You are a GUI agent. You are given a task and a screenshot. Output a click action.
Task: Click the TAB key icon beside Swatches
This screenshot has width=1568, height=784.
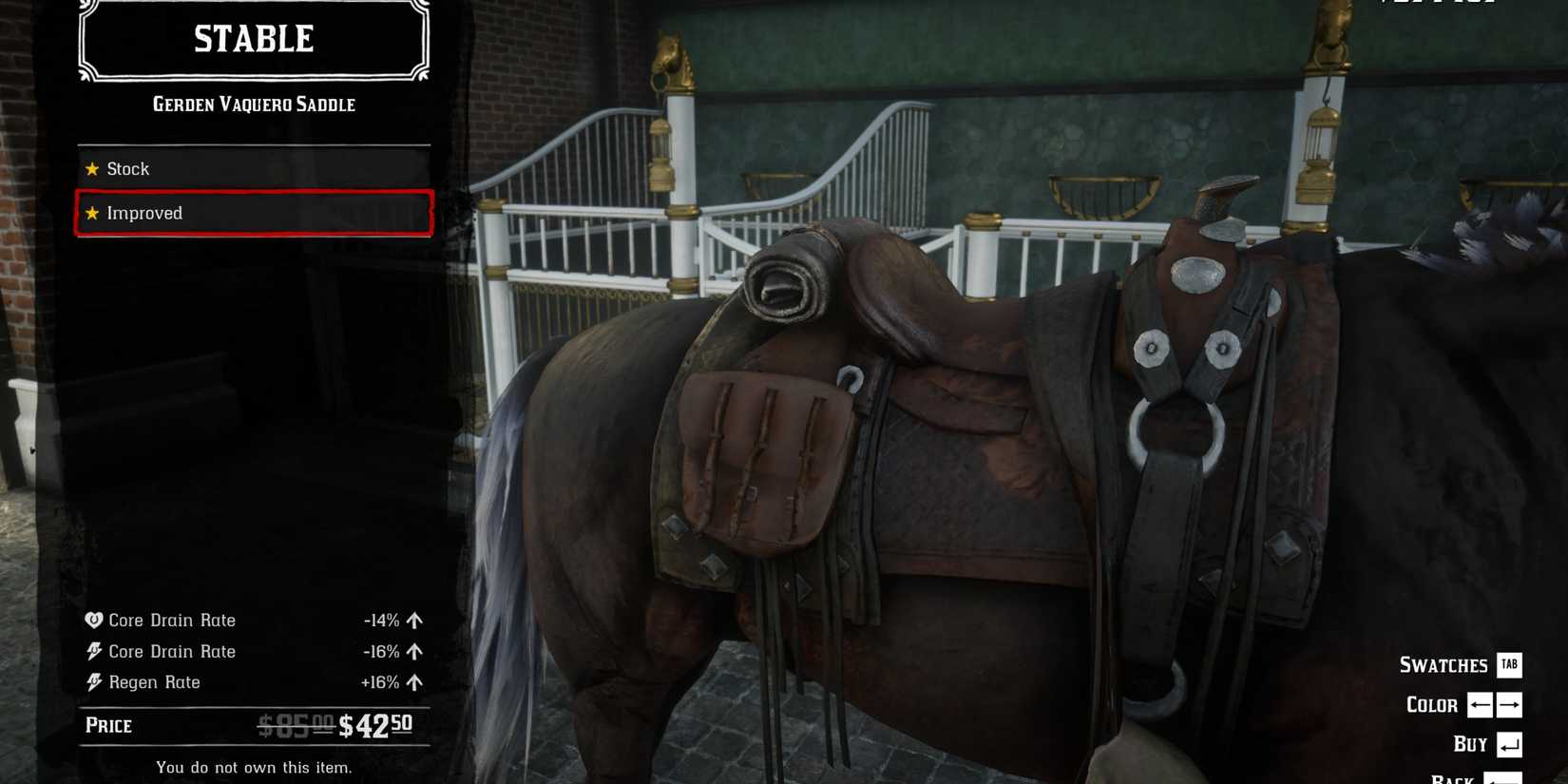click(x=1509, y=665)
